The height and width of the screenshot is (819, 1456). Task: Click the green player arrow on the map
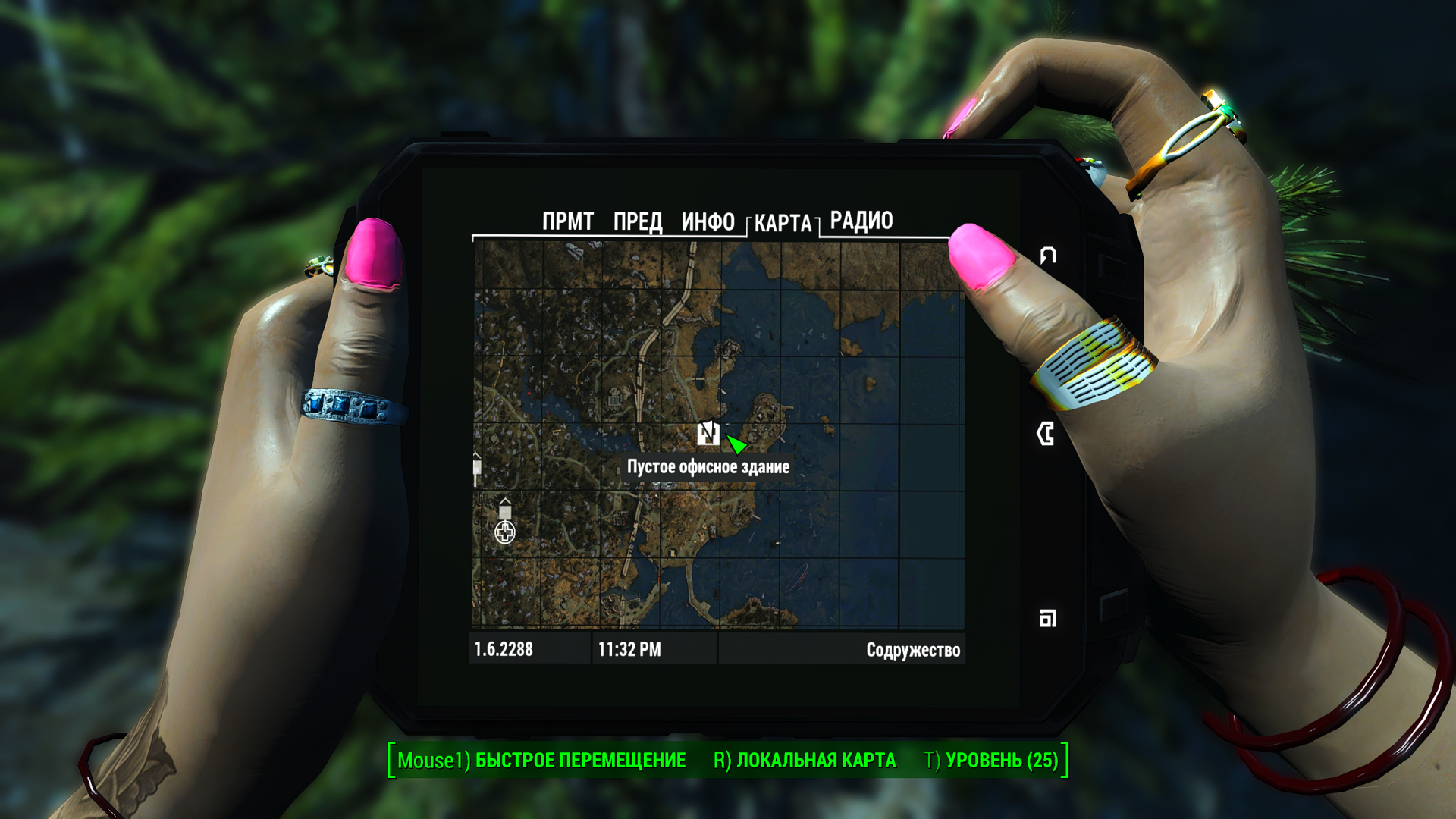tap(736, 443)
